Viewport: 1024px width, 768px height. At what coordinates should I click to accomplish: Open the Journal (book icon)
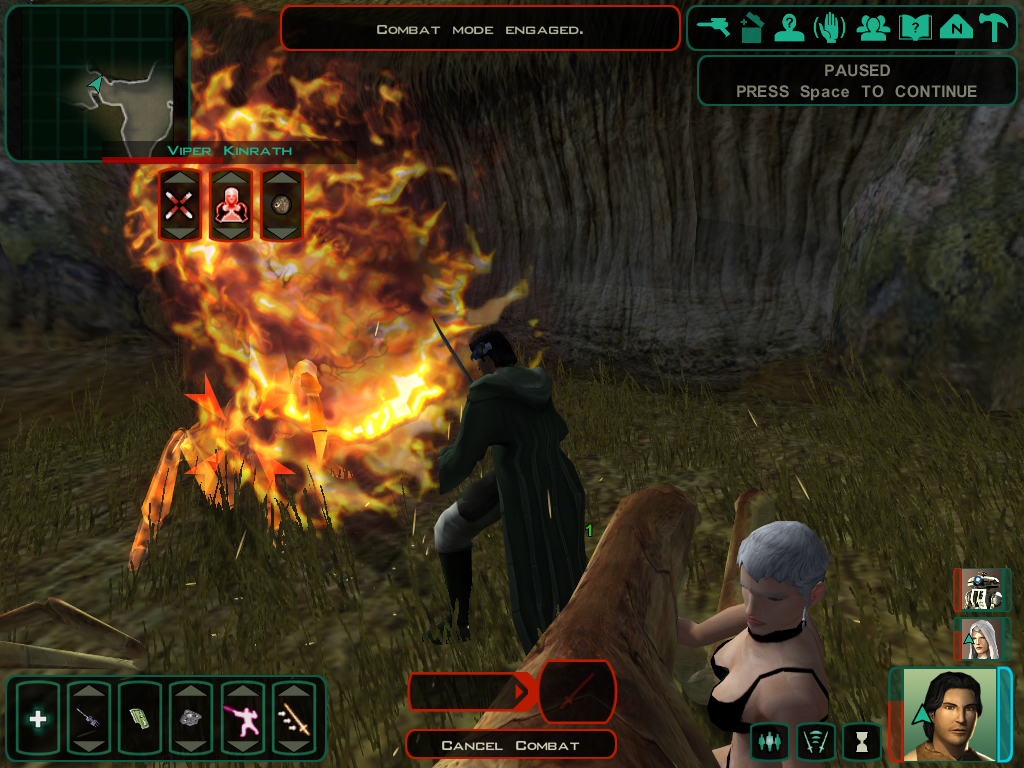pyautogui.click(x=914, y=28)
